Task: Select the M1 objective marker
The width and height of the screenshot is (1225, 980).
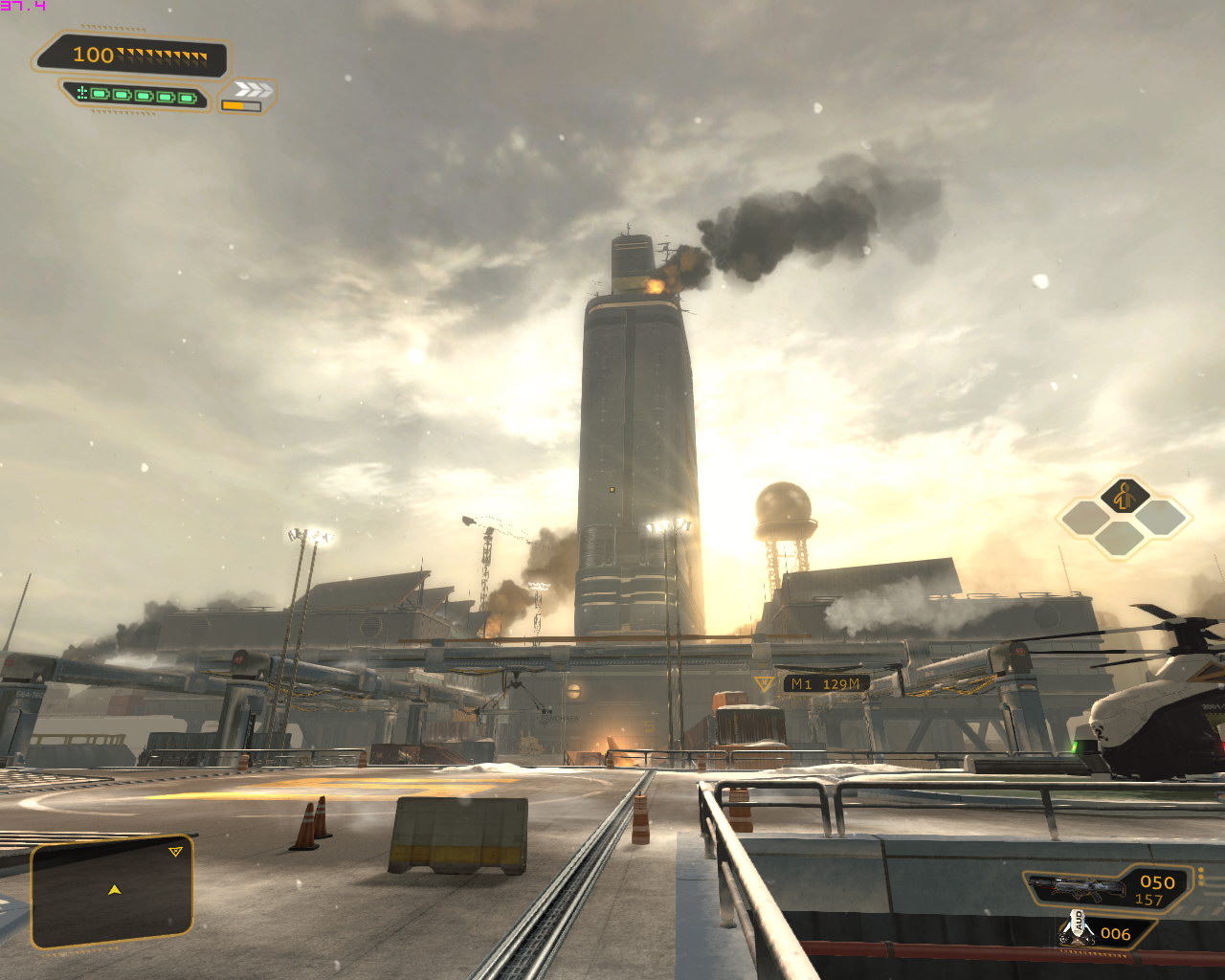Action: (825, 683)
